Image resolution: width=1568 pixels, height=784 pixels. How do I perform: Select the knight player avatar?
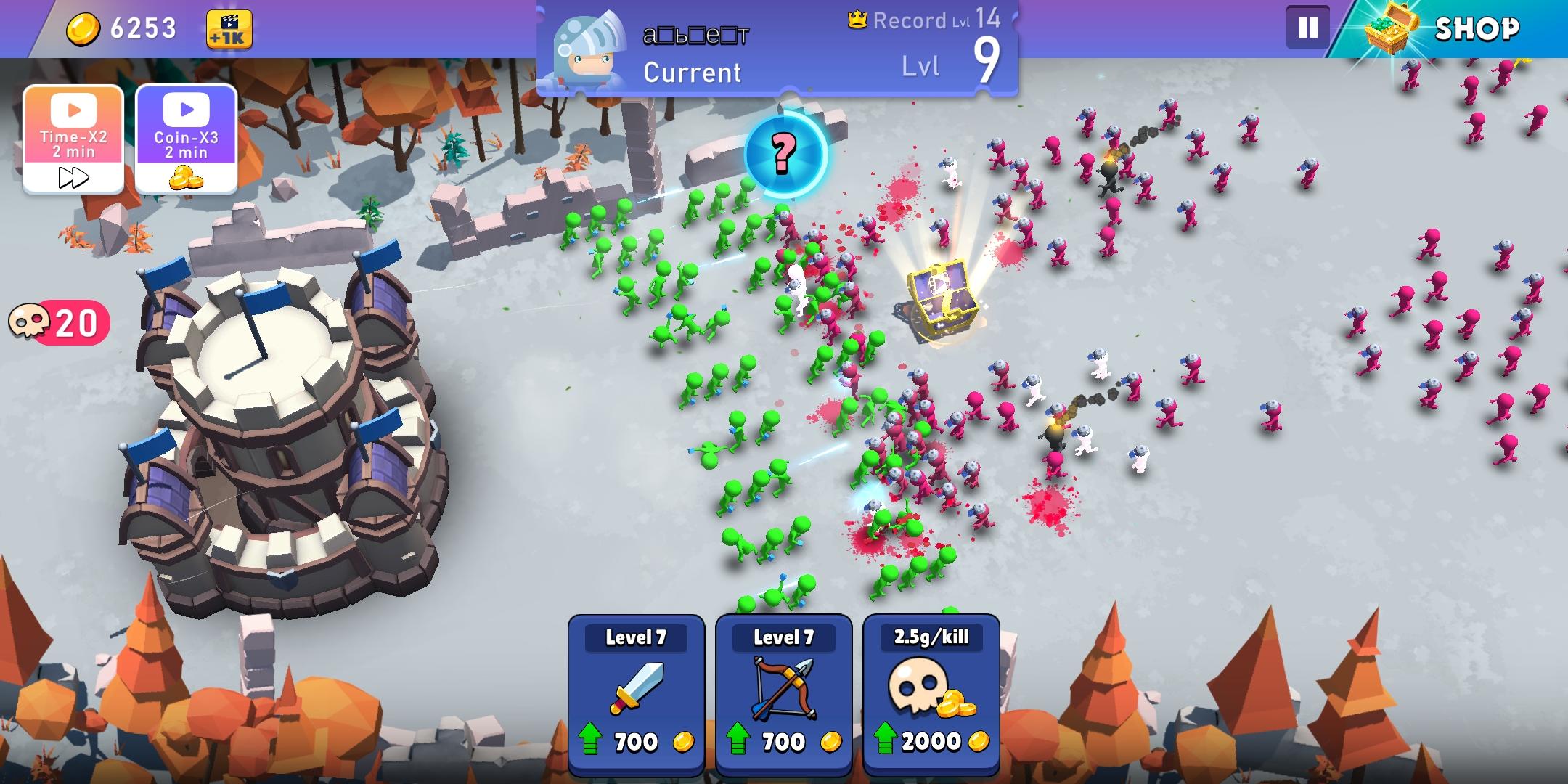pyautogui.click(x=589, y=49)
